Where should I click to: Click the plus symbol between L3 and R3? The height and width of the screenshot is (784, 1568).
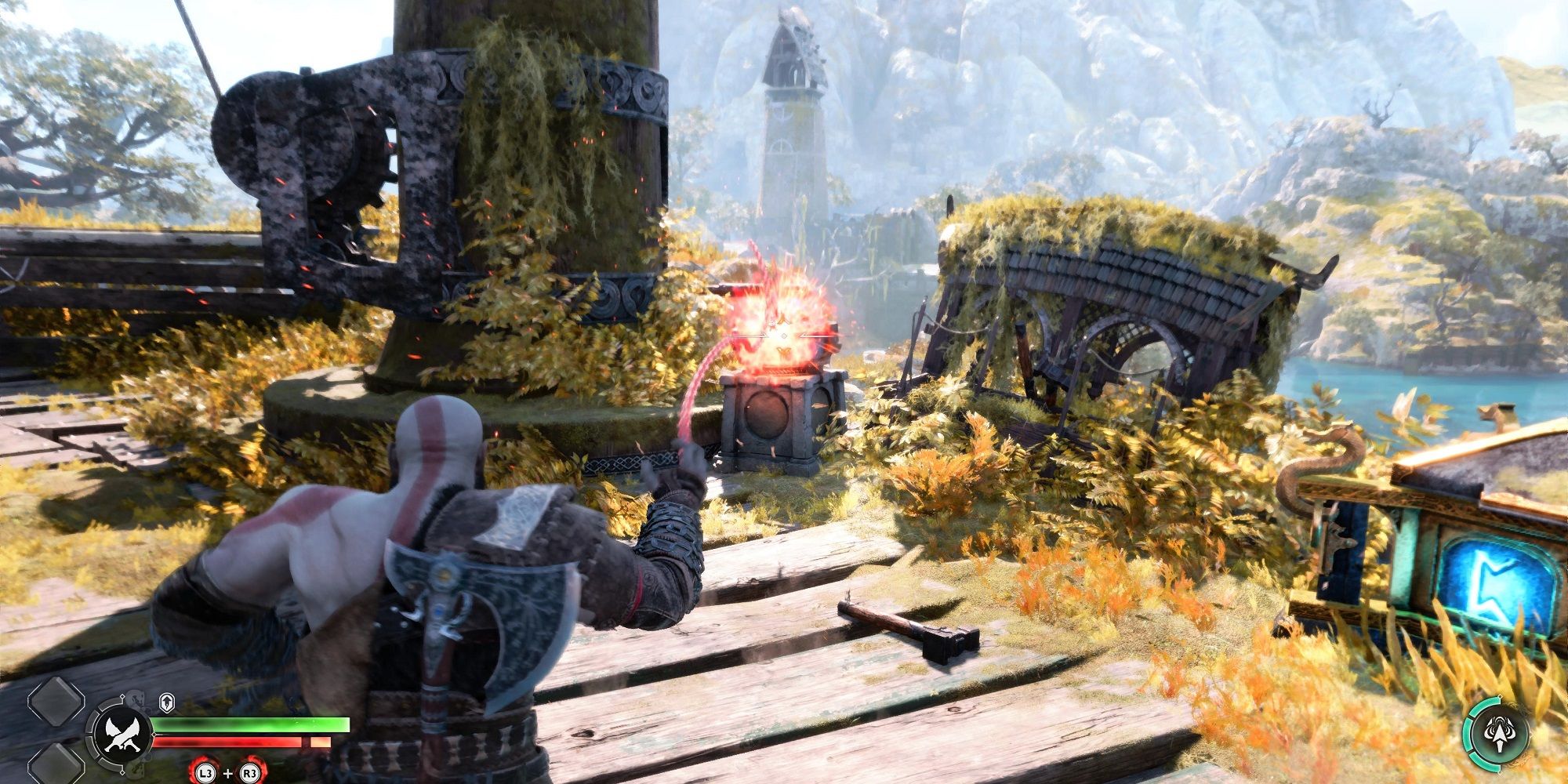227,773
